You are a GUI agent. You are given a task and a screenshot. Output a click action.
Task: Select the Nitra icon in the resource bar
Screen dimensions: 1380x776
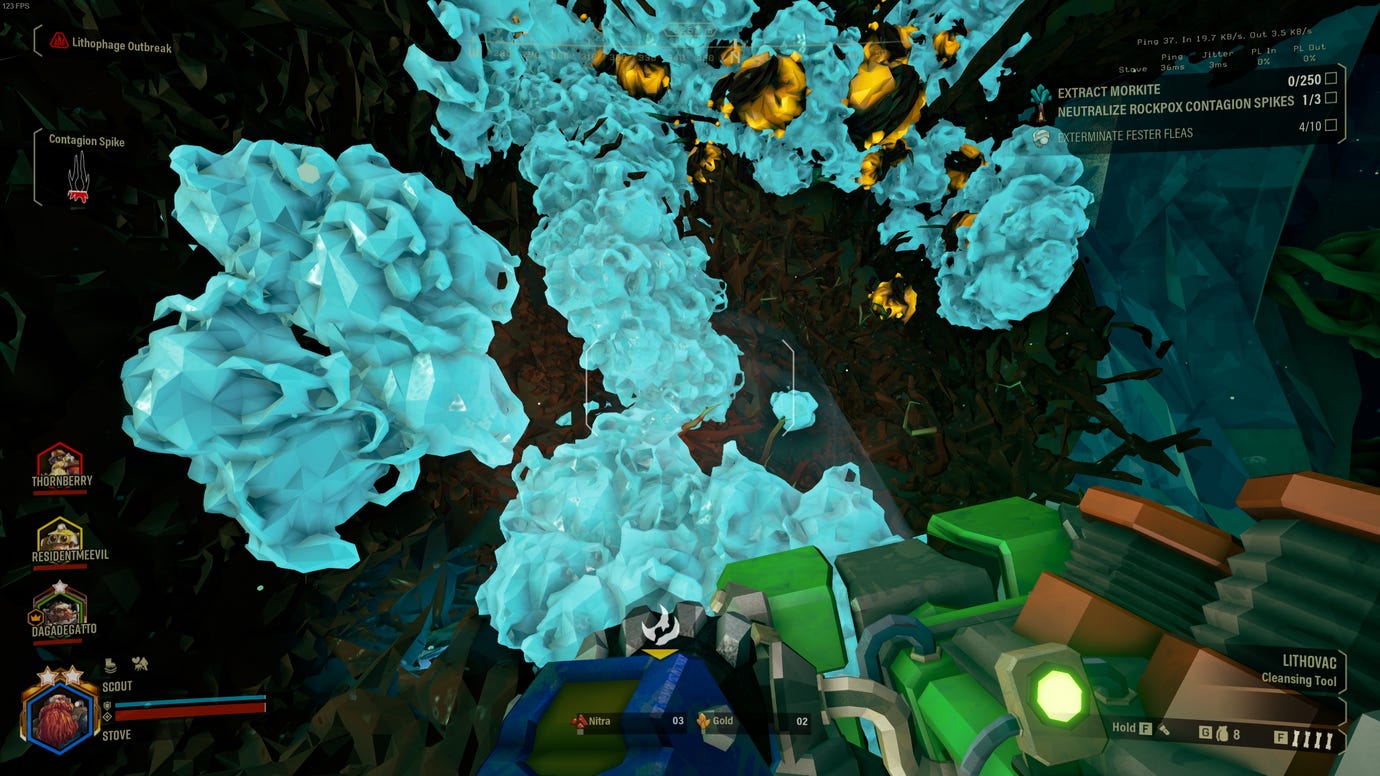tap(578, 720)
